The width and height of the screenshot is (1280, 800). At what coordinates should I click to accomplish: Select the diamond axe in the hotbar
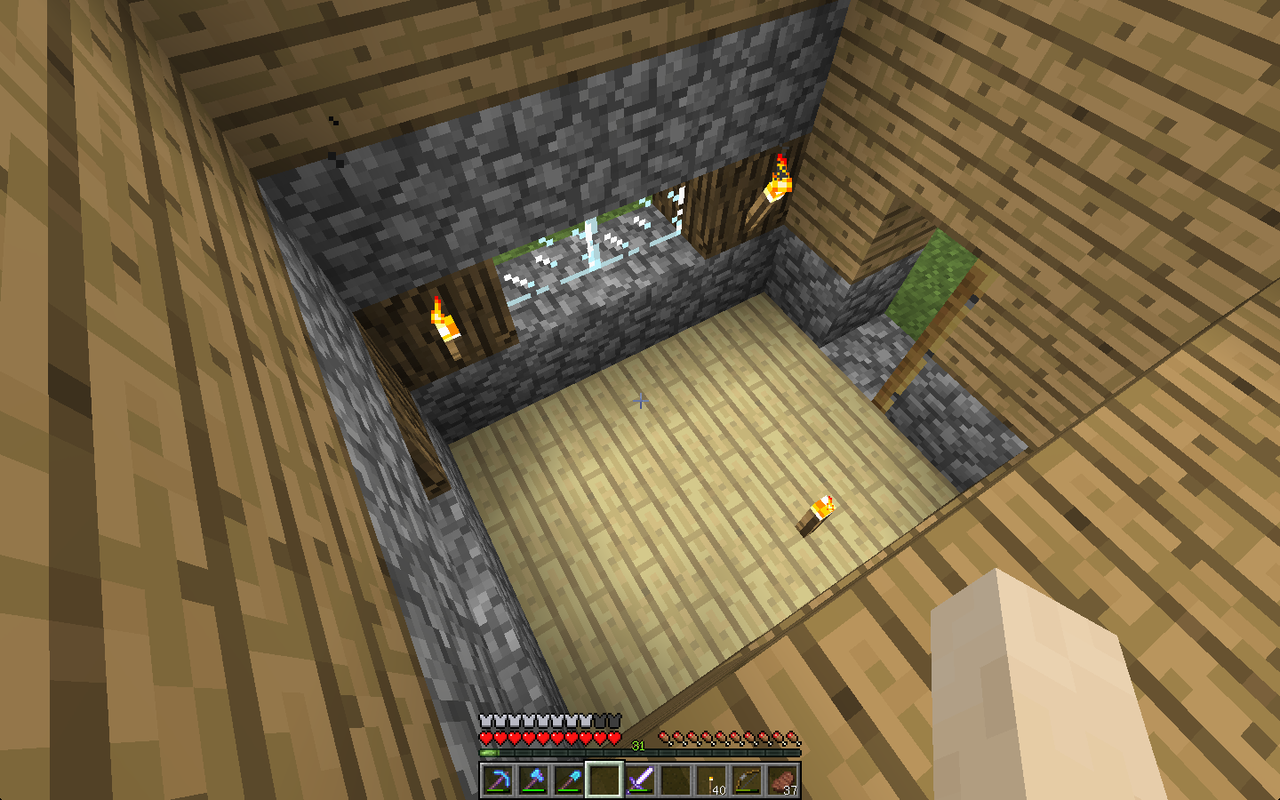(532, 780)
